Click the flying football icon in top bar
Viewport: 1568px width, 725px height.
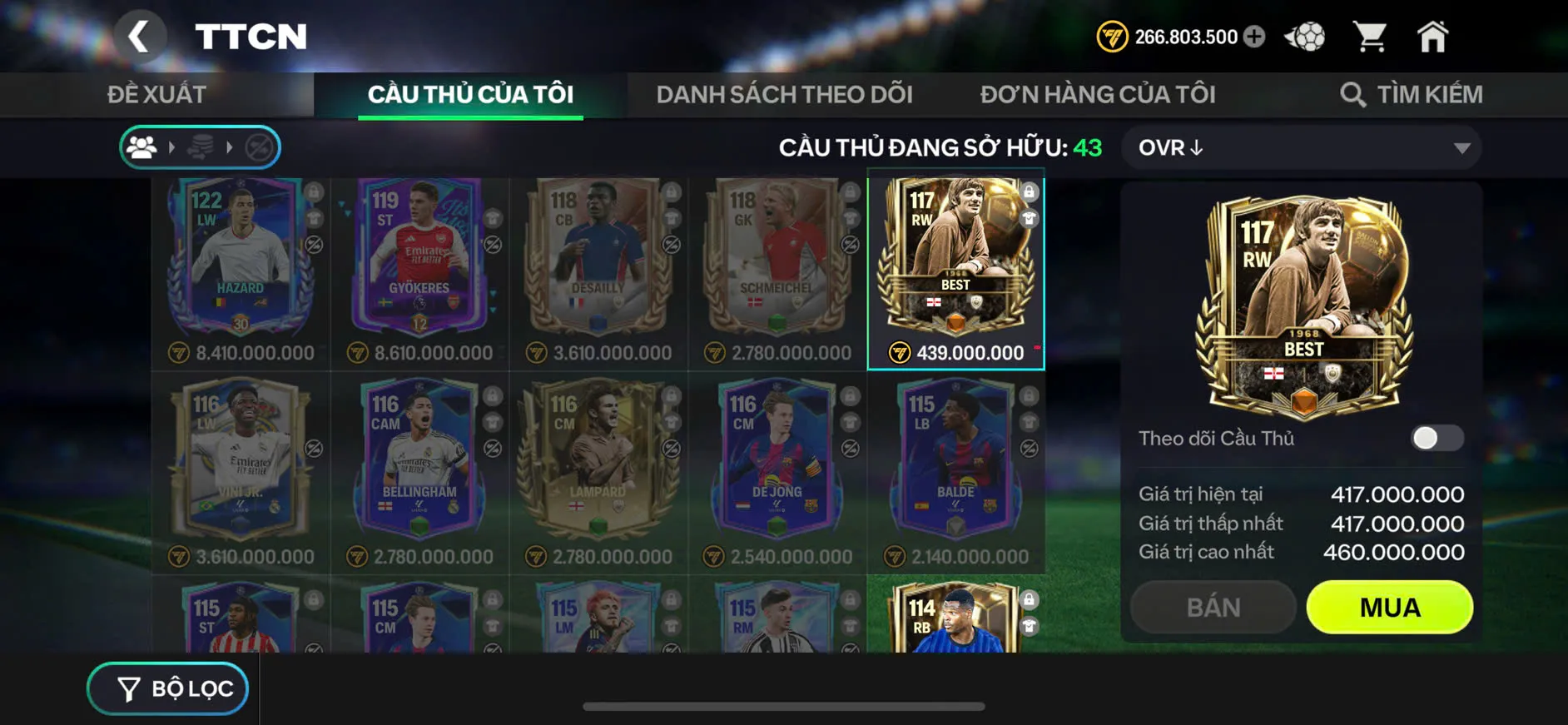tap(1304, 35)
